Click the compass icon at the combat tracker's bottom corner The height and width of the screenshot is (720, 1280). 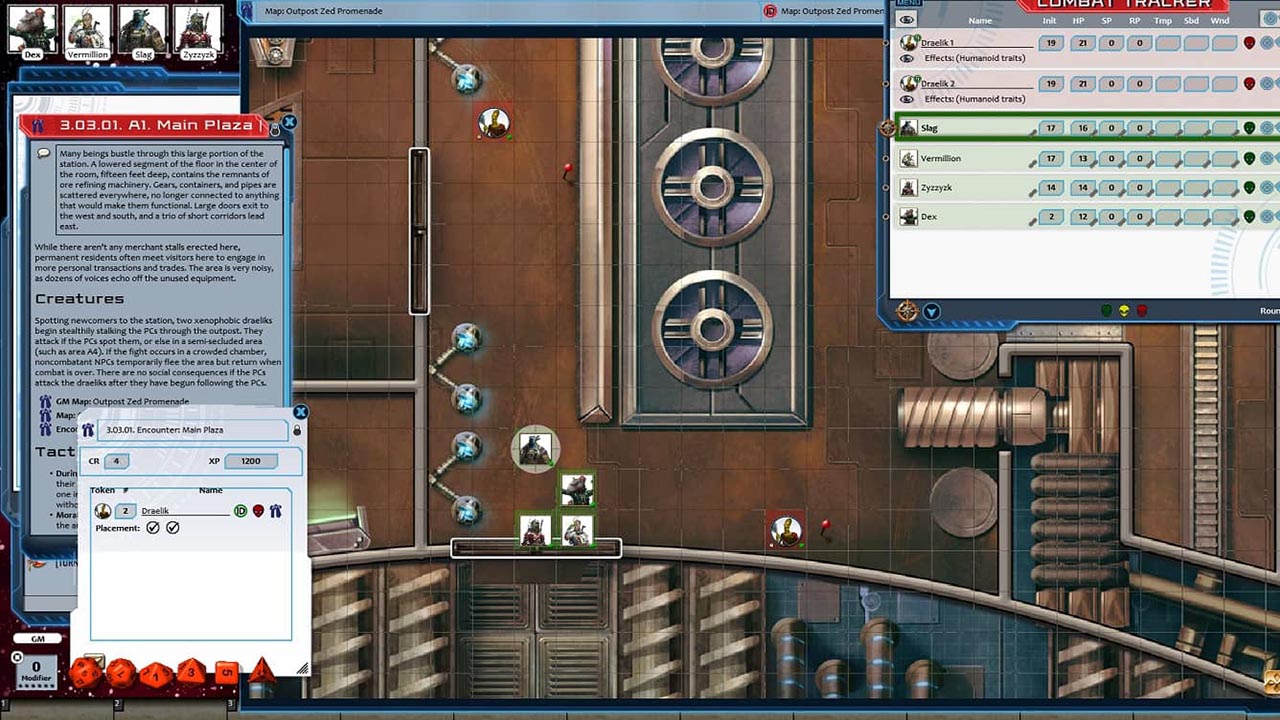point(905,311)
